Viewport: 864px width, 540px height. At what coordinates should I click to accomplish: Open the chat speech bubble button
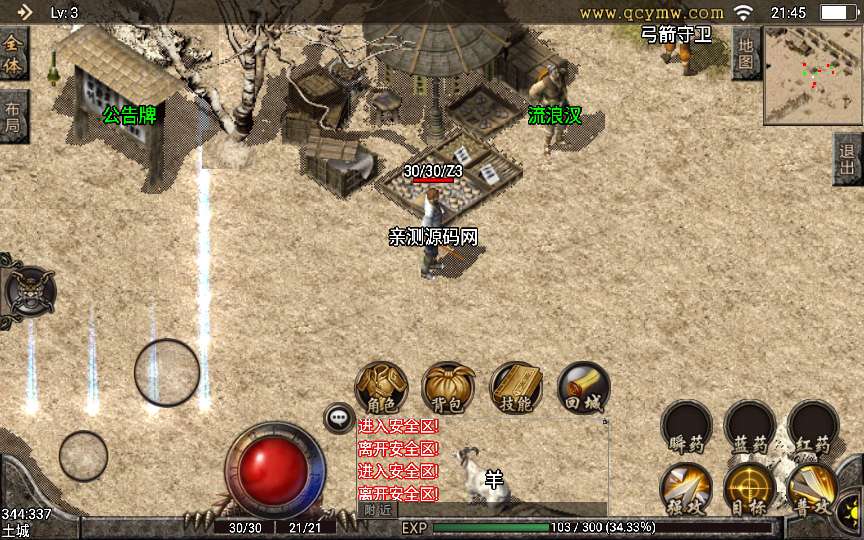339,418
